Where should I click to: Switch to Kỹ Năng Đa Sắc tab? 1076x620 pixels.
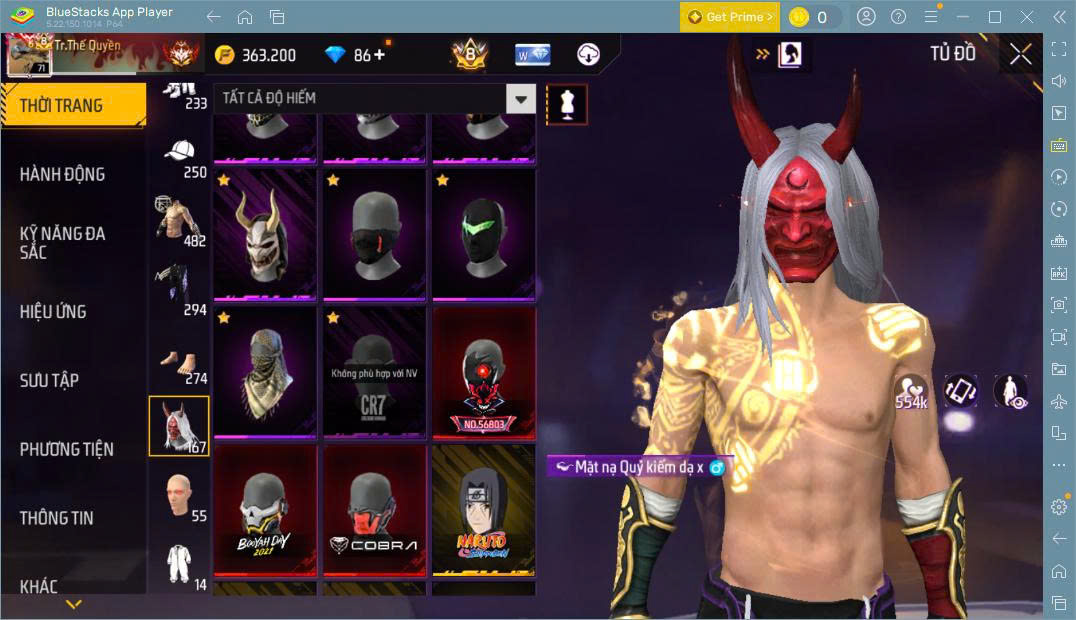[x=62, y=242]
